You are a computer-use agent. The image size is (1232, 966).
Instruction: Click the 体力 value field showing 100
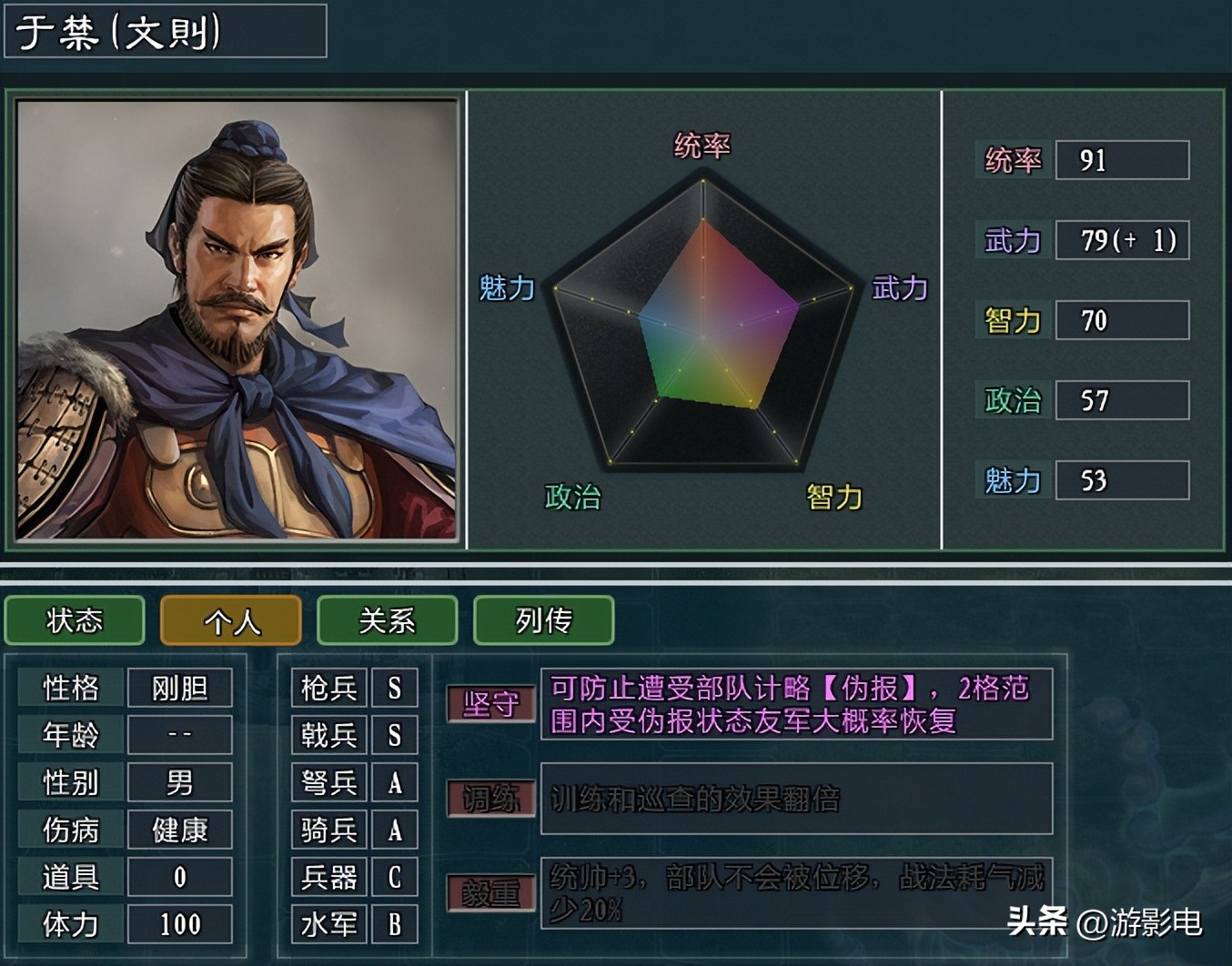point(180,925)
